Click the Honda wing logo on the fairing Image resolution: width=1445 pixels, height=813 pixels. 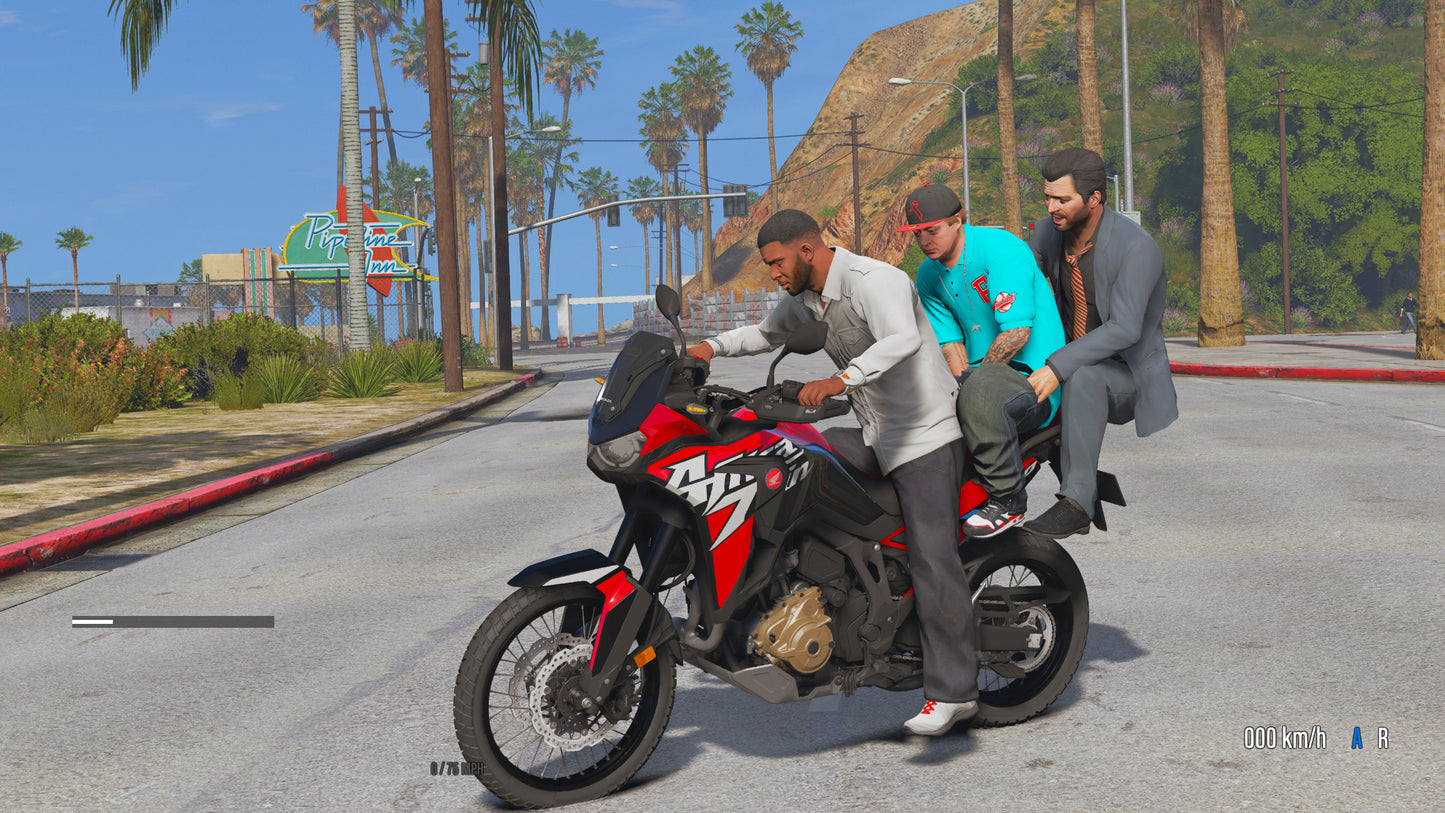774,478
